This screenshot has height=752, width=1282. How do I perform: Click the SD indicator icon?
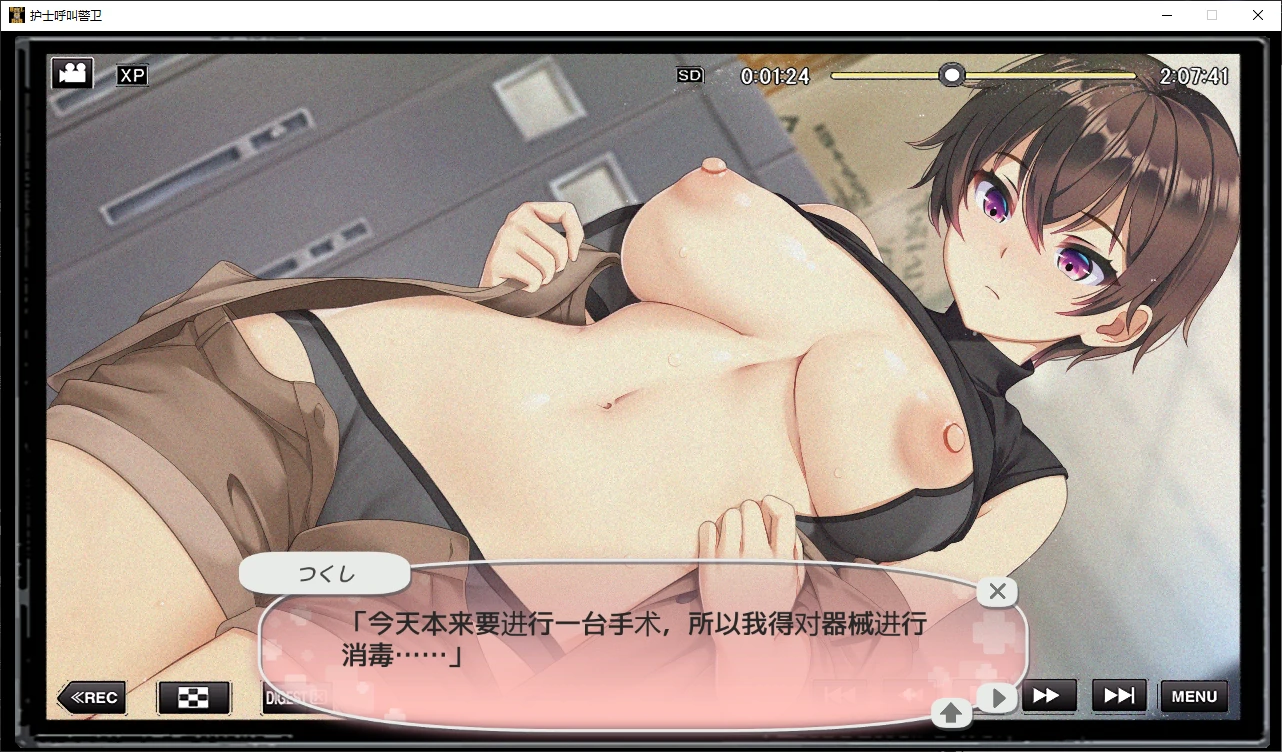[x=689, y=75]
